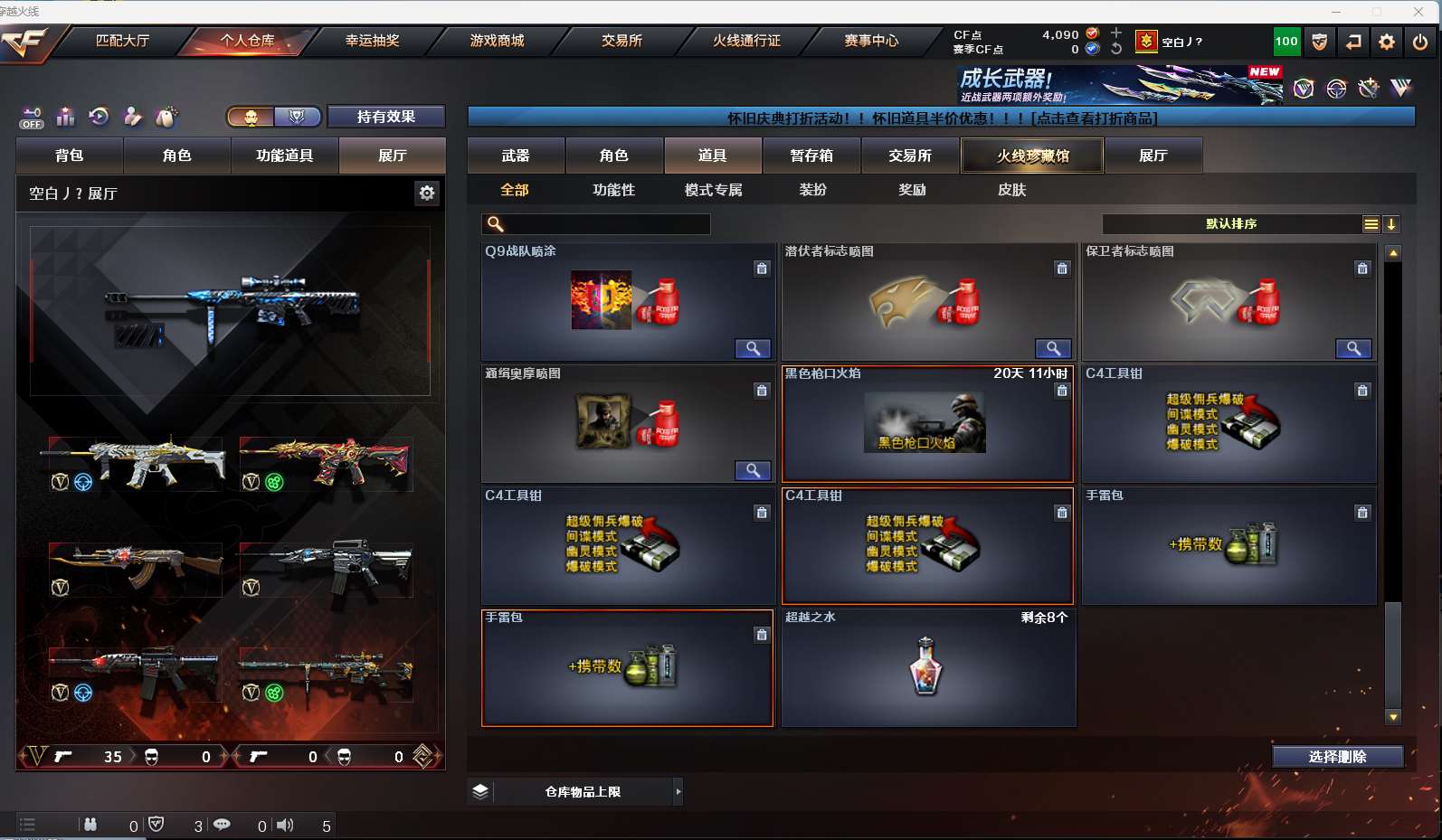Open showroom settings gear icon

[x=427, y=193]
